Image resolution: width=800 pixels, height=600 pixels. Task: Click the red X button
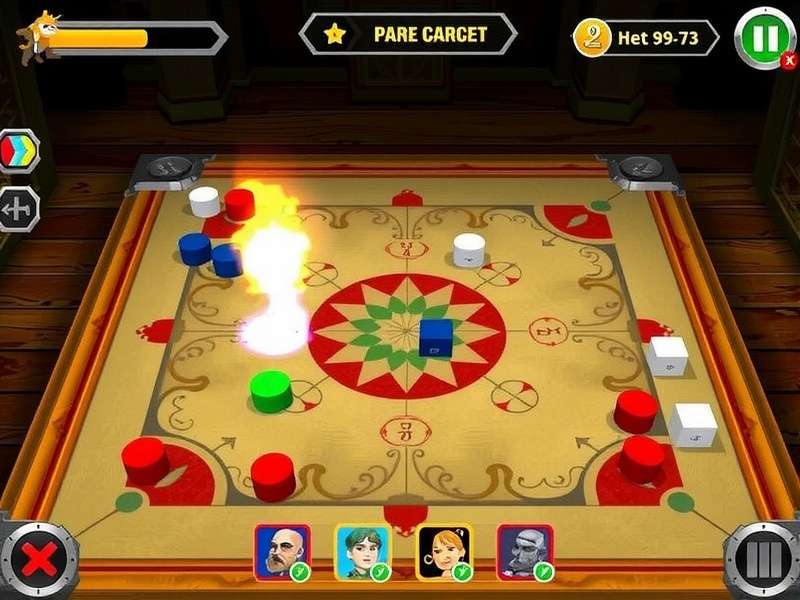click(x=39, y=560)
